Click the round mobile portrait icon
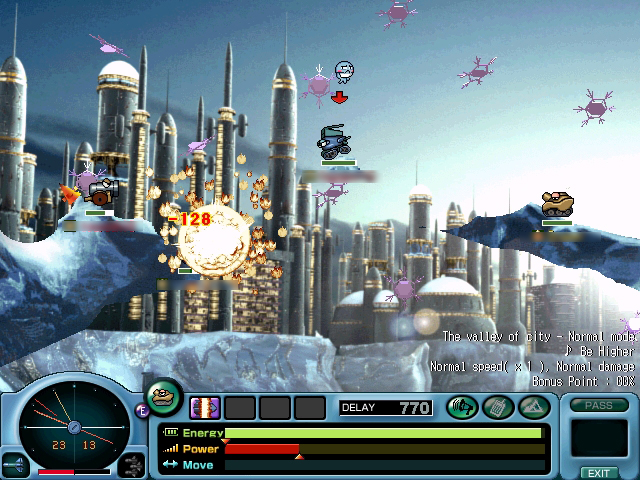640x480 pixels. (x=164, y=397)
